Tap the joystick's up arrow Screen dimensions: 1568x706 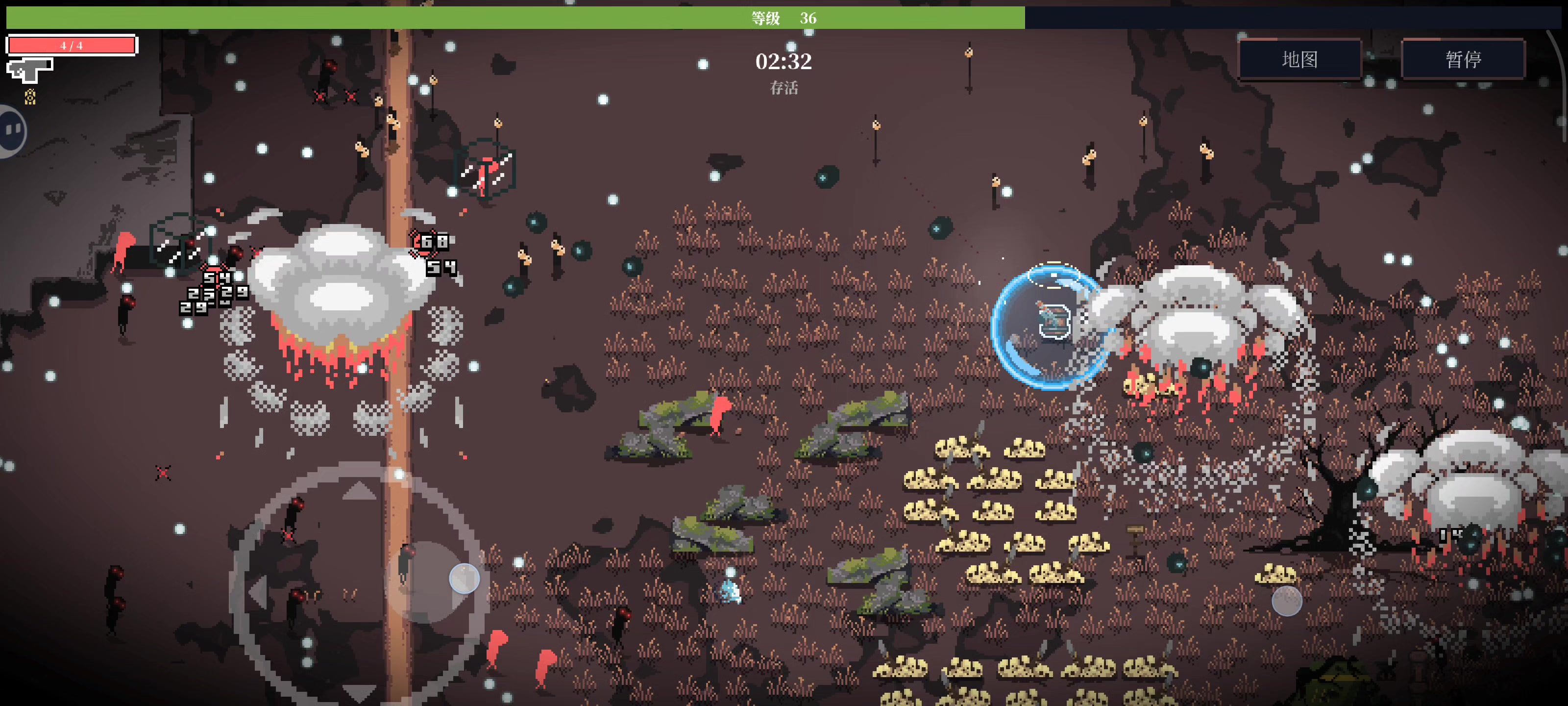pyautogui.click(x=359, y=490)
